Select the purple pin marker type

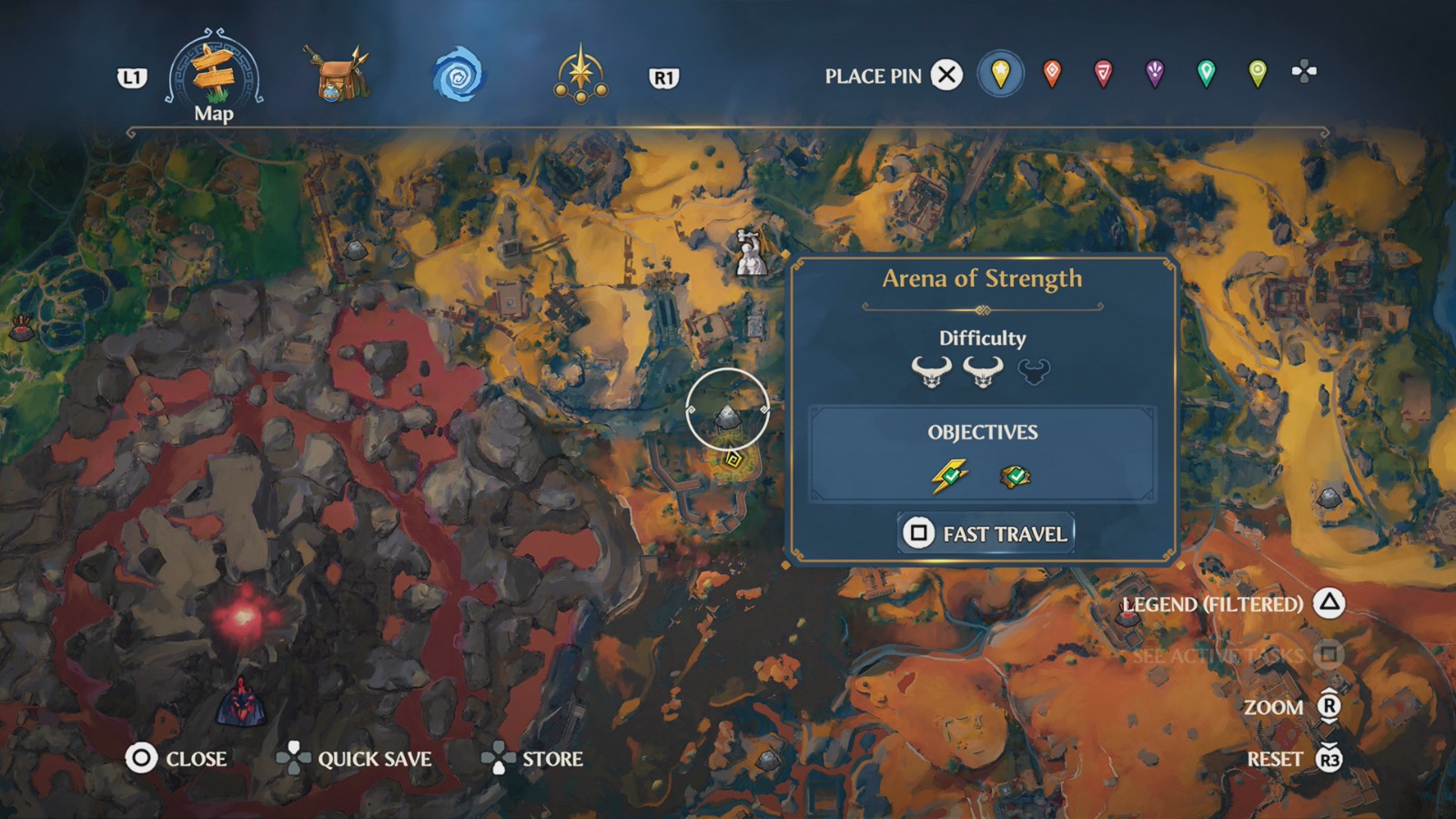click(x=1154, y=75)
